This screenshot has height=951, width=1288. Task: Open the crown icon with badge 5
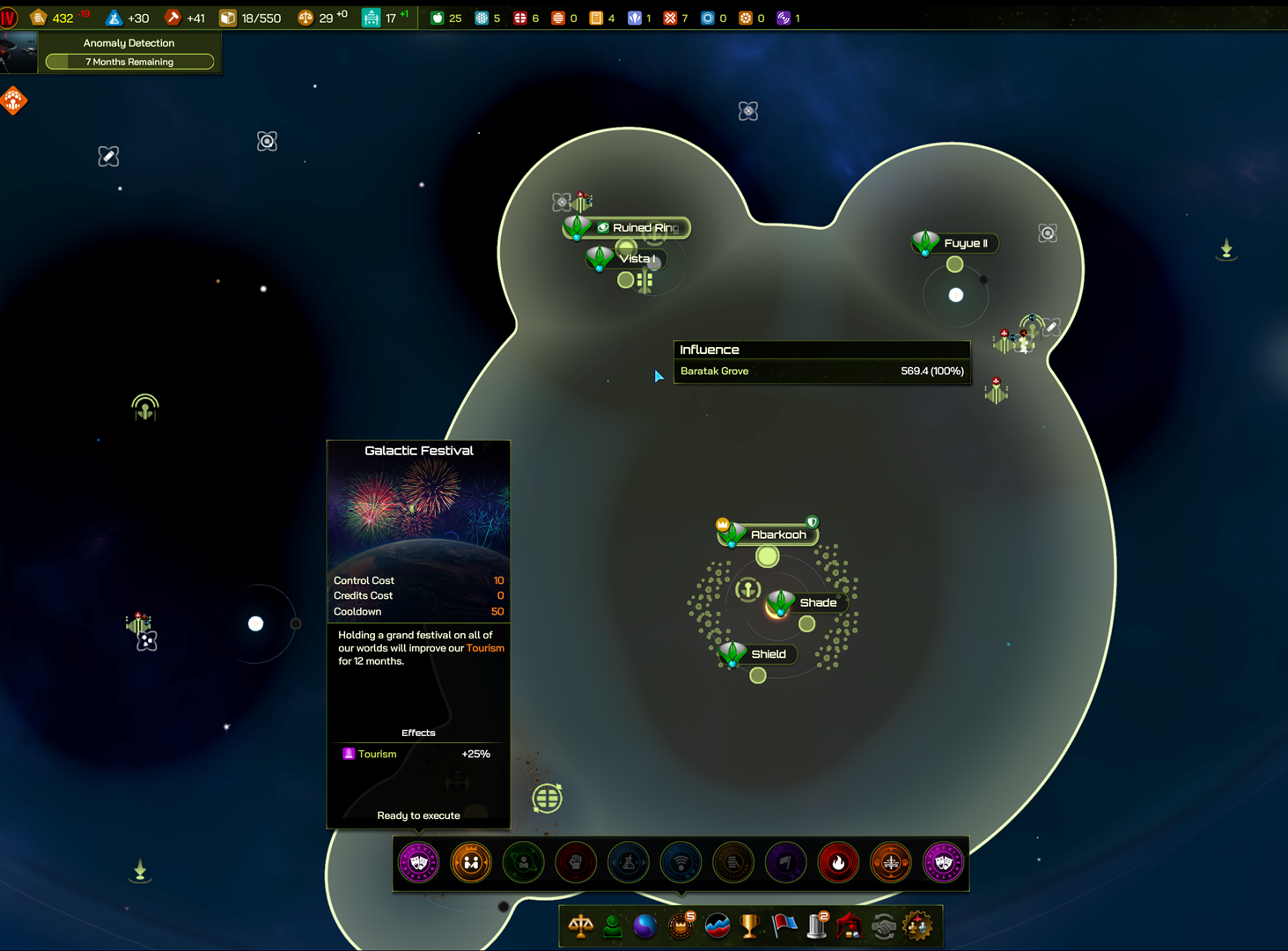click(681, 926)
